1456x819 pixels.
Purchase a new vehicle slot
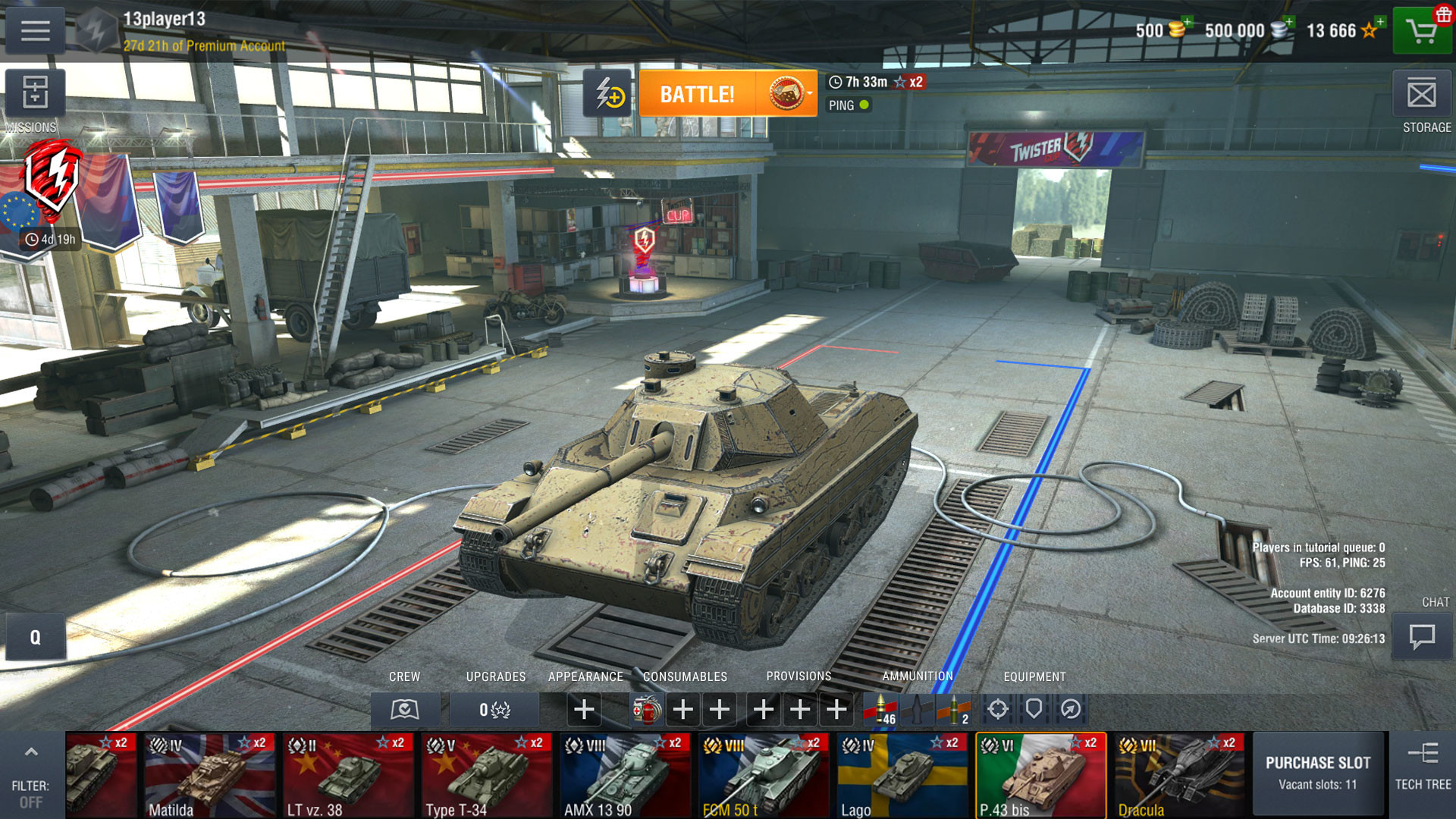[1318, 773]
